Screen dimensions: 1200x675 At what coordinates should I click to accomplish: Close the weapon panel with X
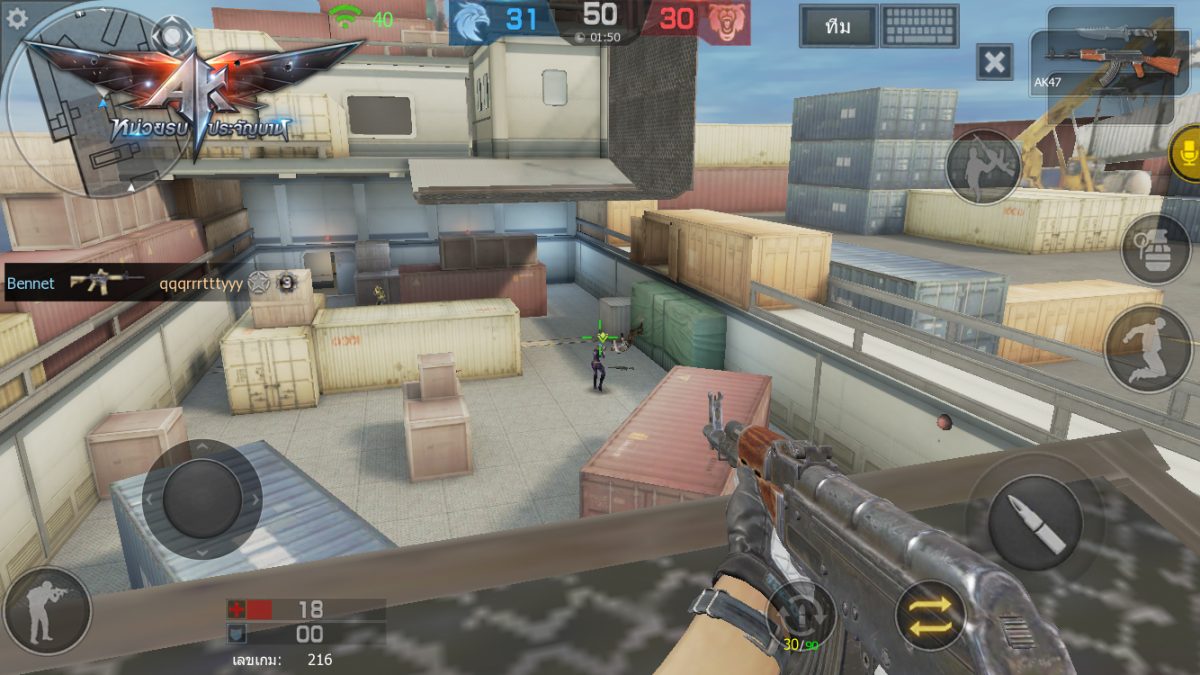pyautogui.click(x=994, y=62)
